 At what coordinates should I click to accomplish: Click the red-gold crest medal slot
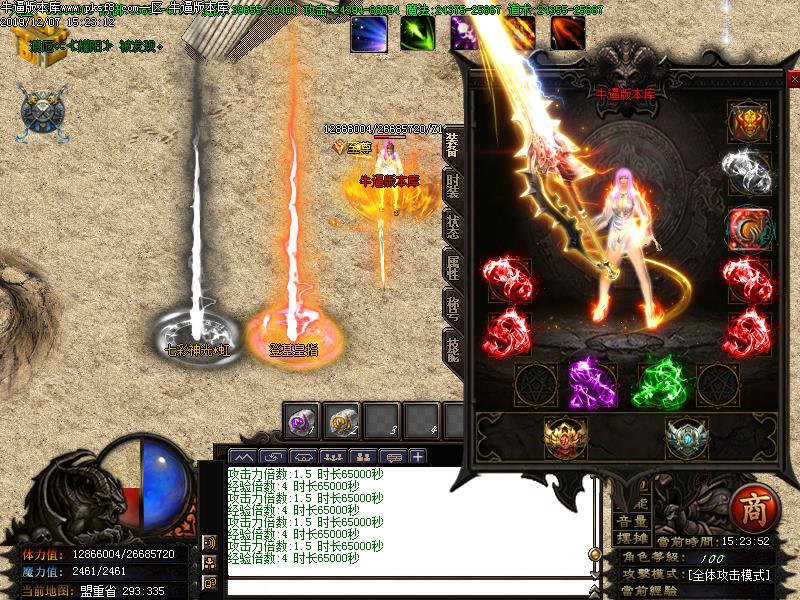[x=565, y=437]
